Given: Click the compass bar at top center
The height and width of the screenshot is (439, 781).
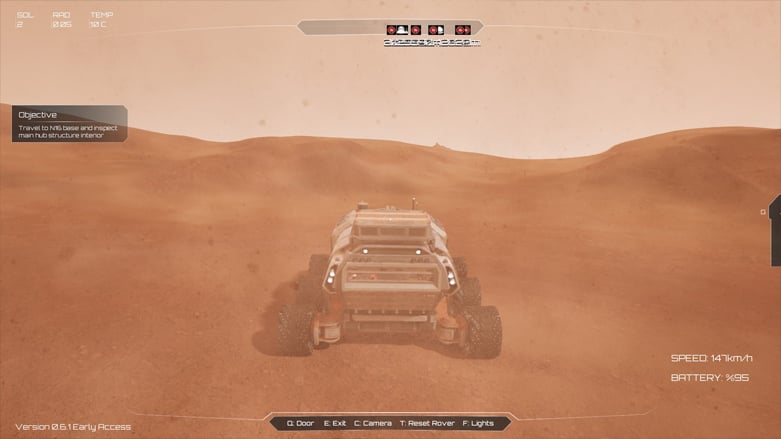Looking at the screenshot, I should pyautogui.click(x=390, y=28).
